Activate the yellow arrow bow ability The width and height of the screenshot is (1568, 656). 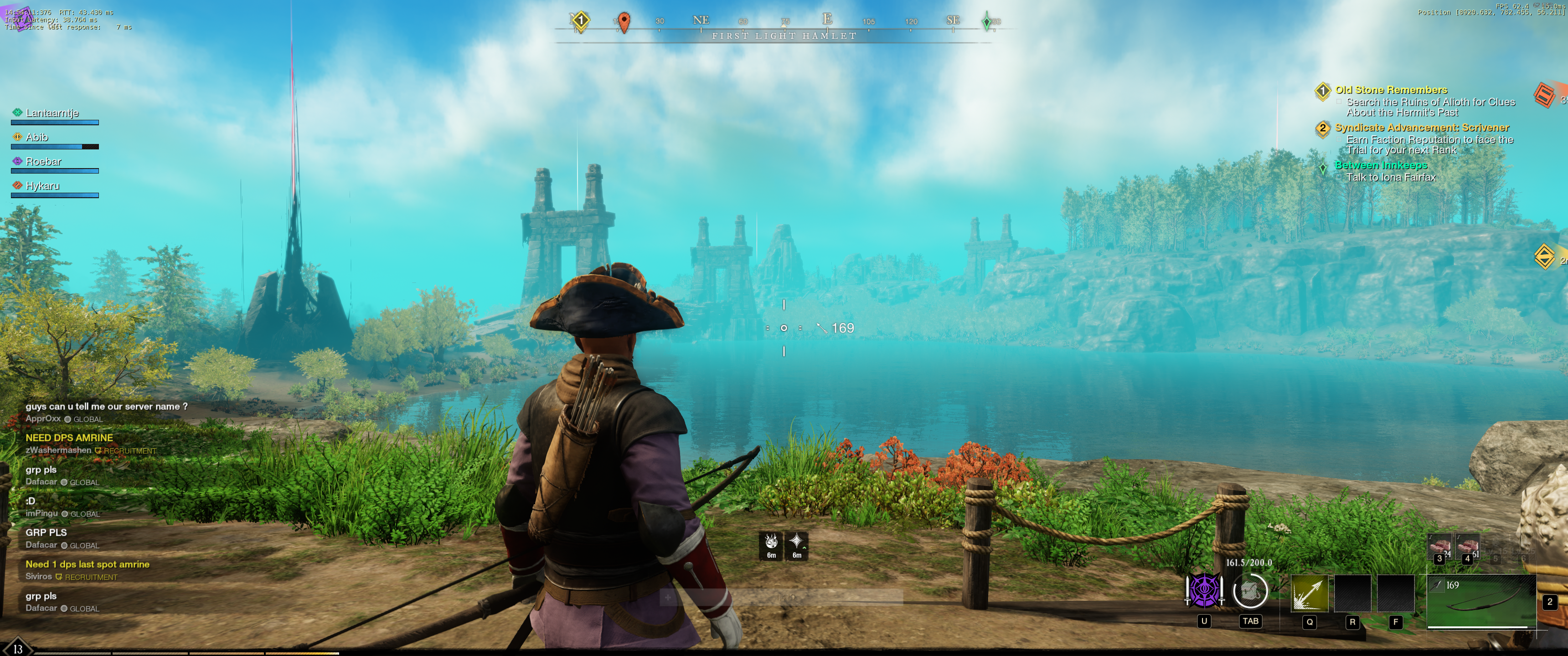[x=1309, y=593]
